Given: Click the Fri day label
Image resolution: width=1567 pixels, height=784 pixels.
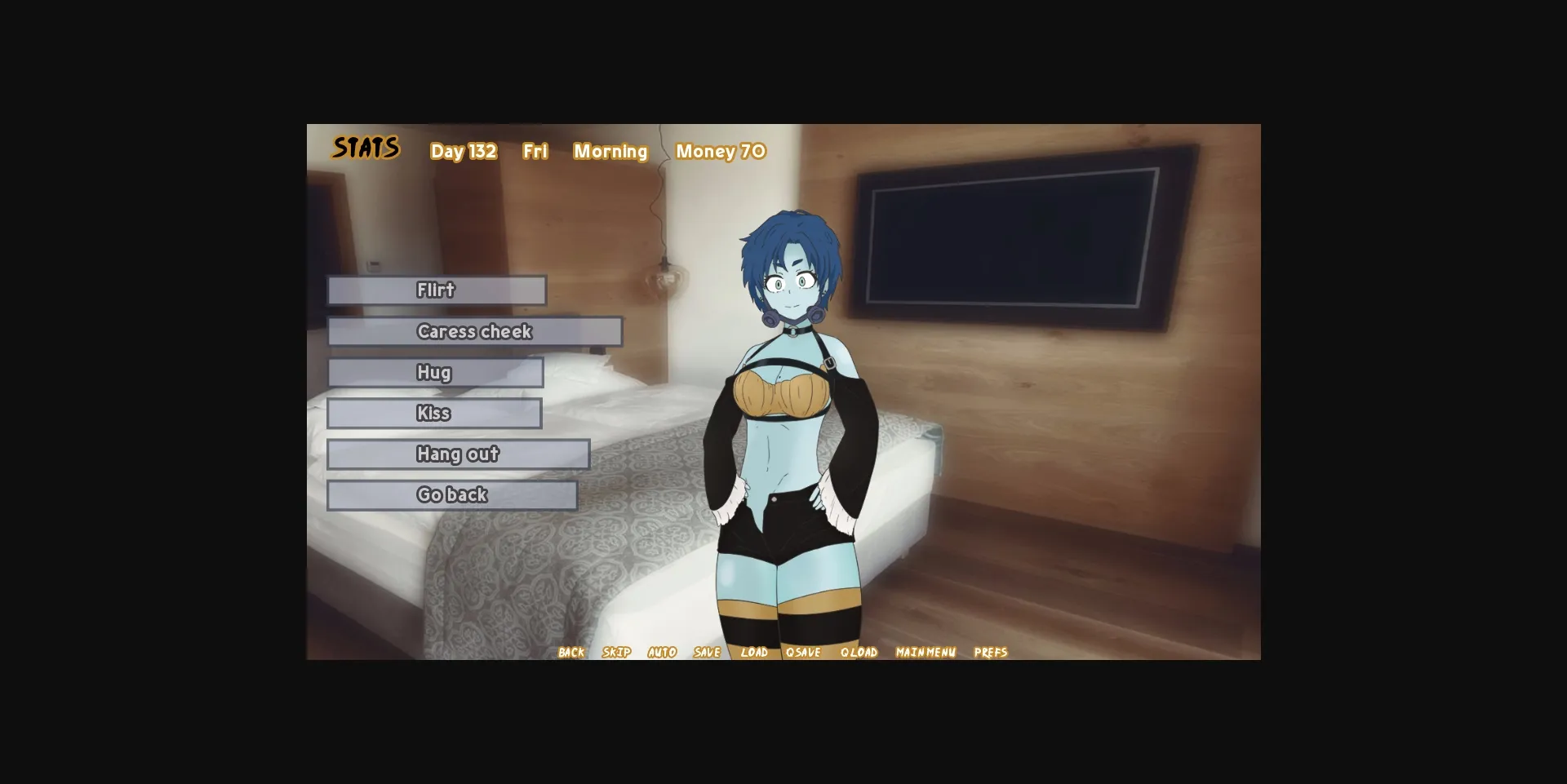Looking at the screenshot, I should (x=535, y=151).
